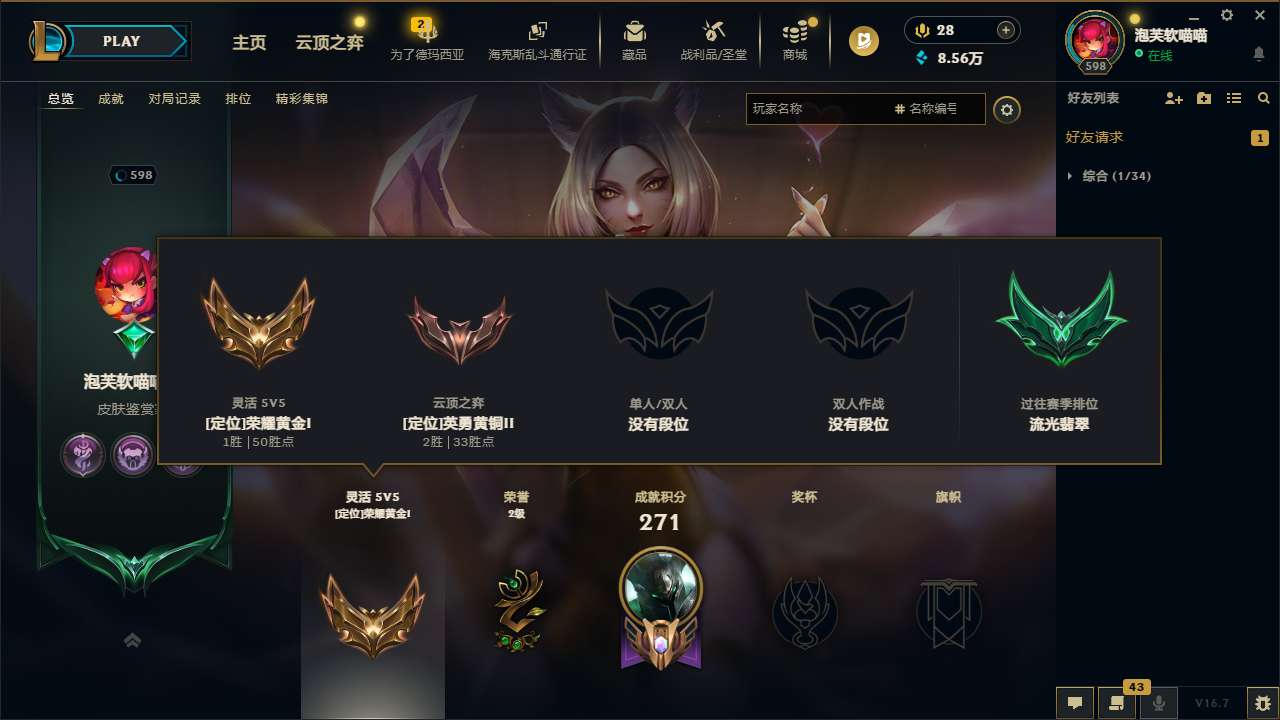Viewport: 1280px width, 720px height.
Task: Open the friends list search icon
Action: (x=1263, y=98)
